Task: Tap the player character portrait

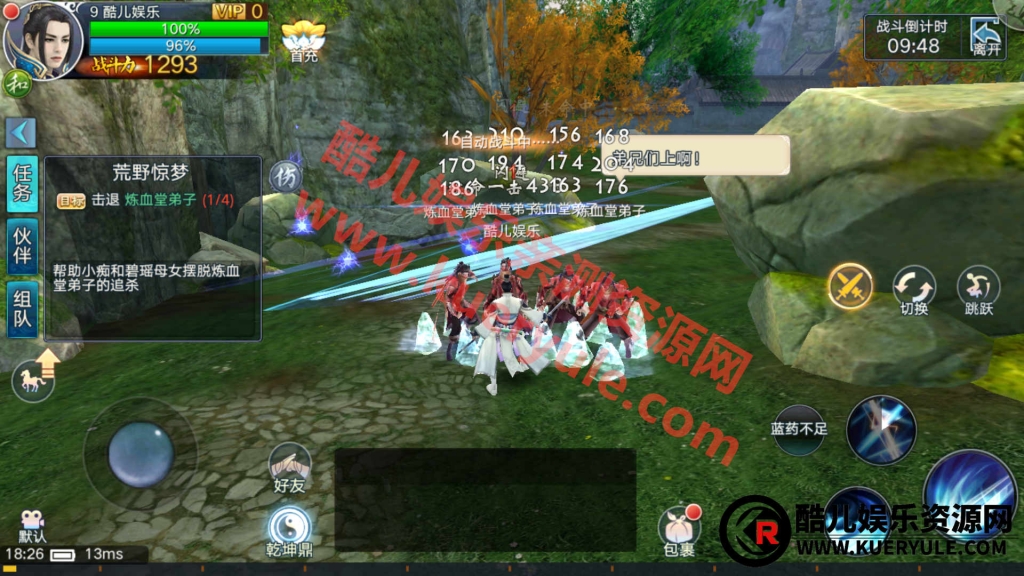Action: 42,38
